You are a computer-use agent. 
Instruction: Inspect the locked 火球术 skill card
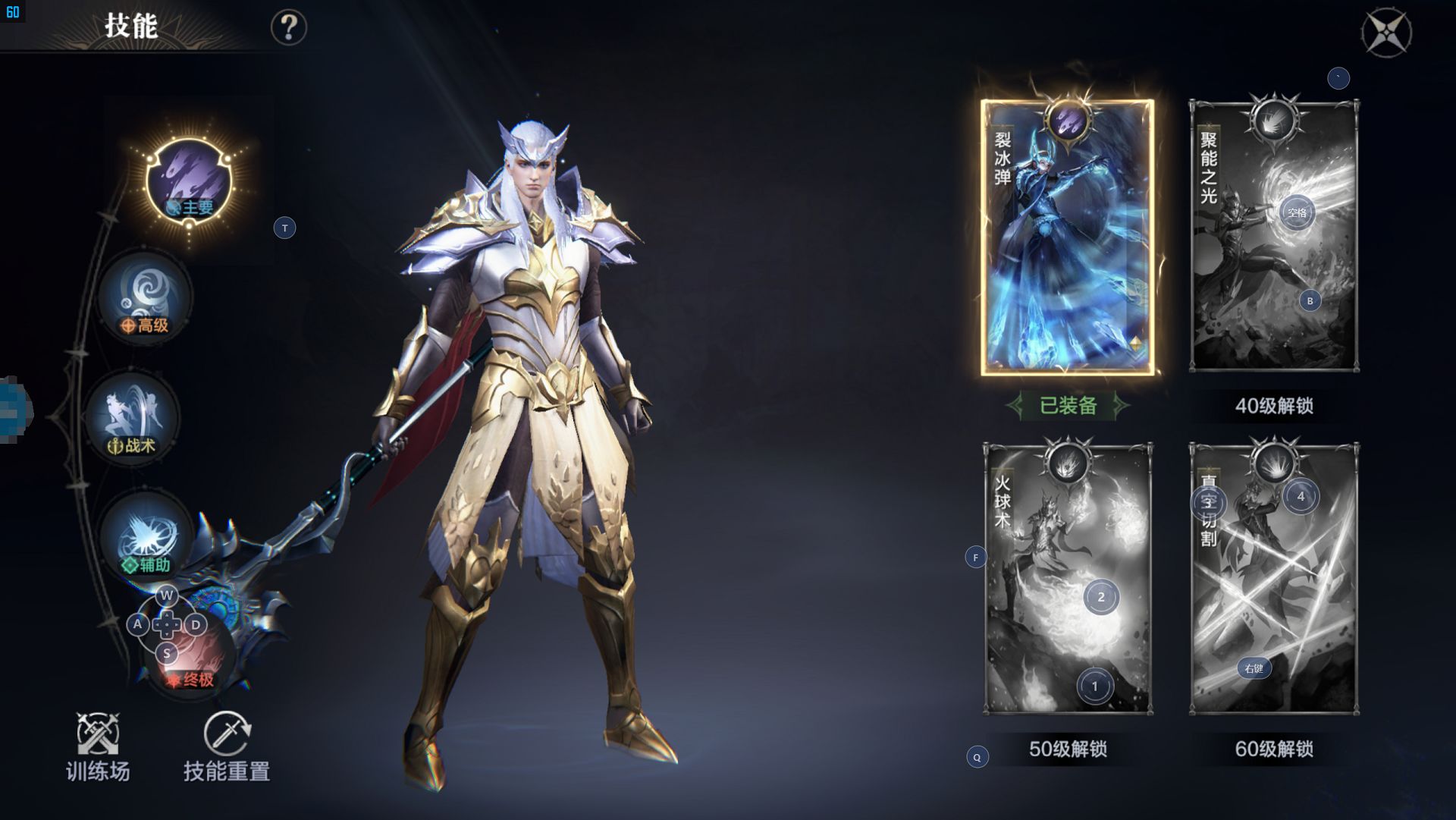pos(1067,579)
